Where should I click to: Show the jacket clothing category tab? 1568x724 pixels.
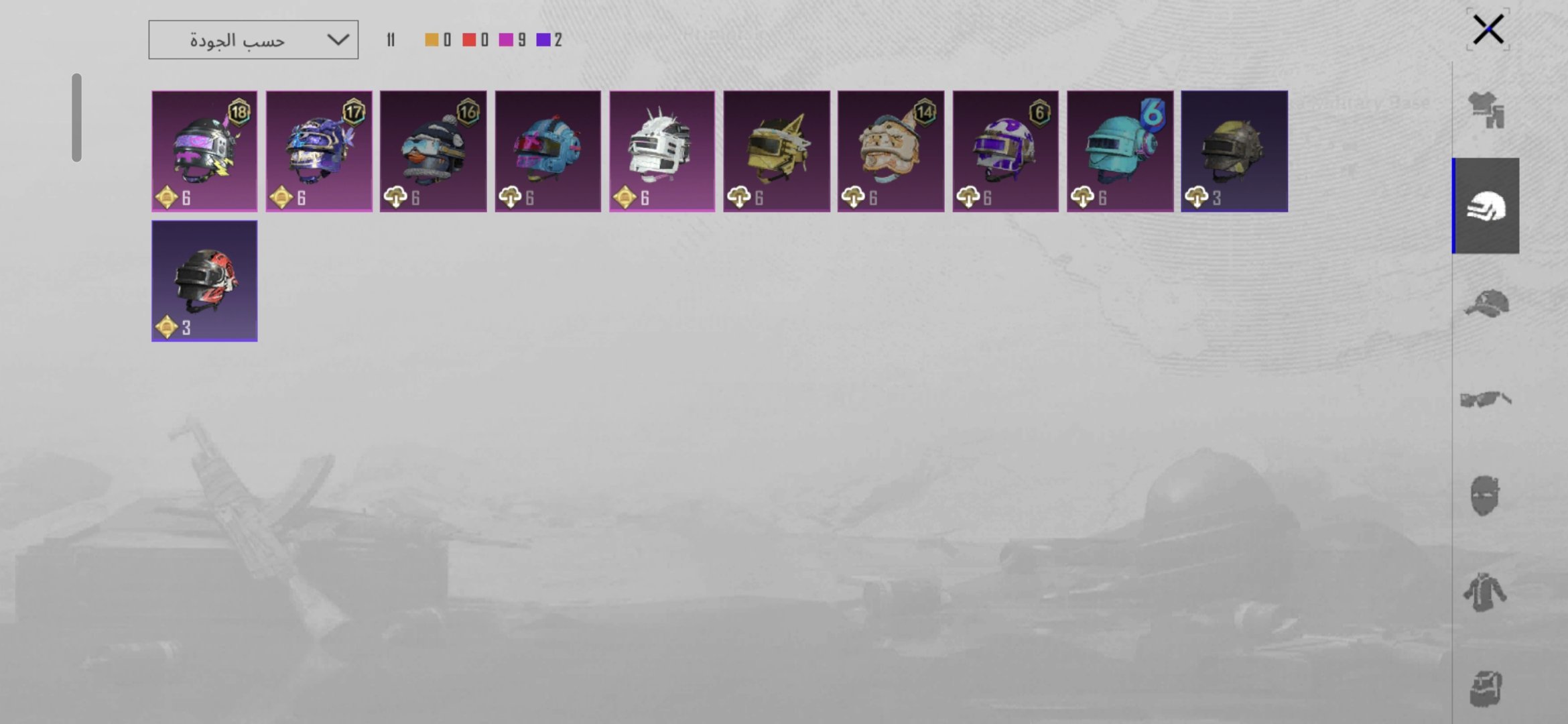pos(1486,593)
